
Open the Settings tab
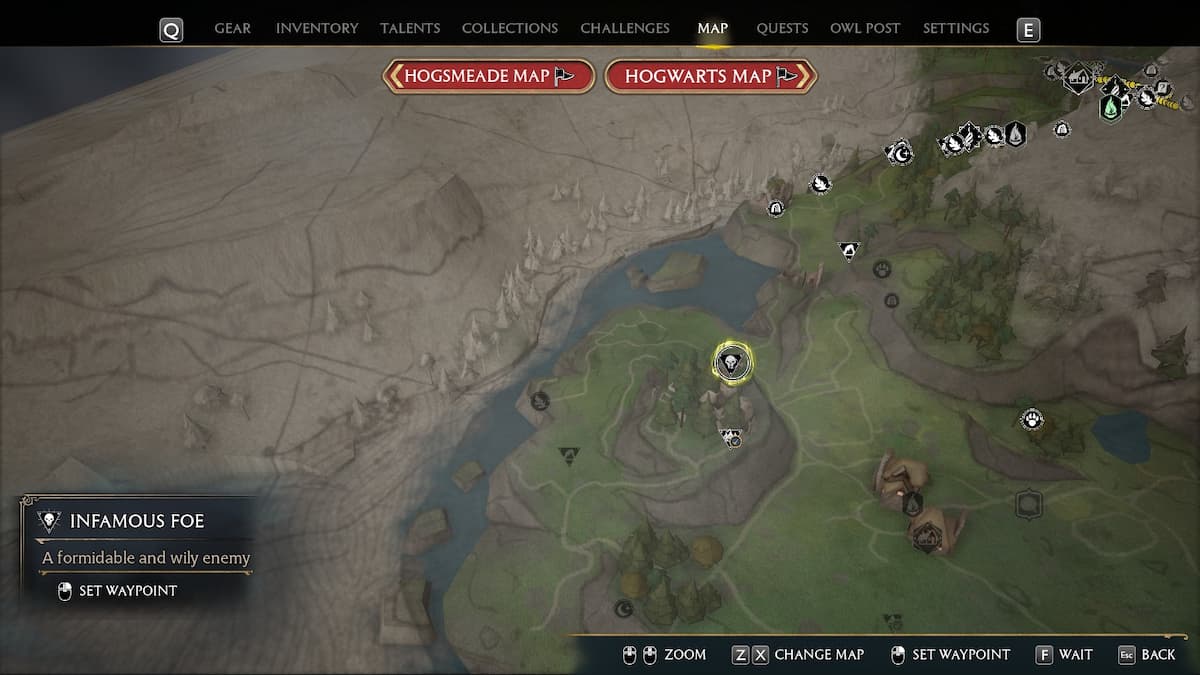pos(956,28)
